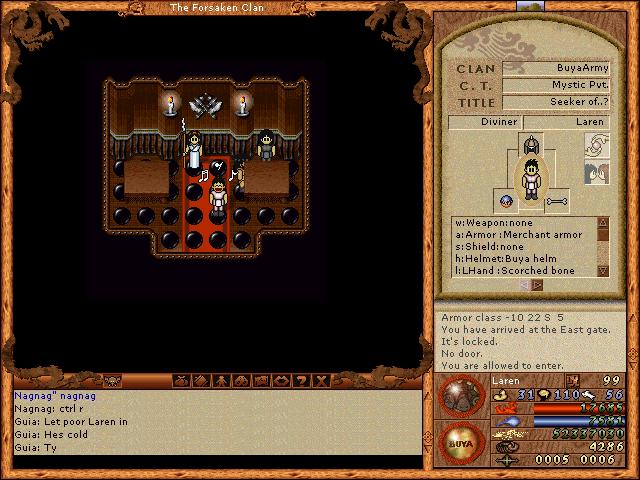
Task: Go to next status page arrow
Action: 538,285
